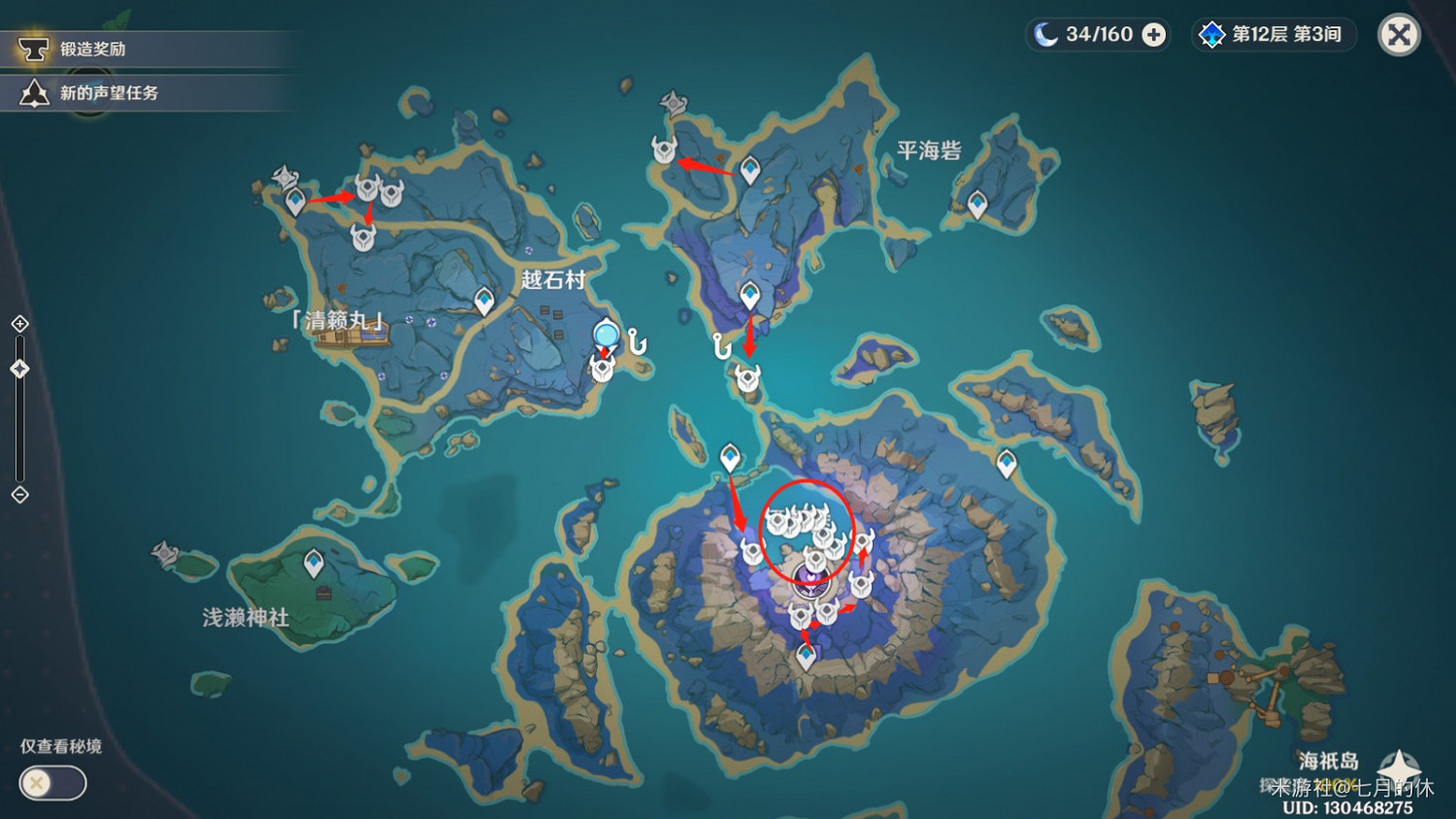This screenshot has height=819, width=1456.
Task: Click the fishing hook icon near 越石村
Action: coord(636,341)
